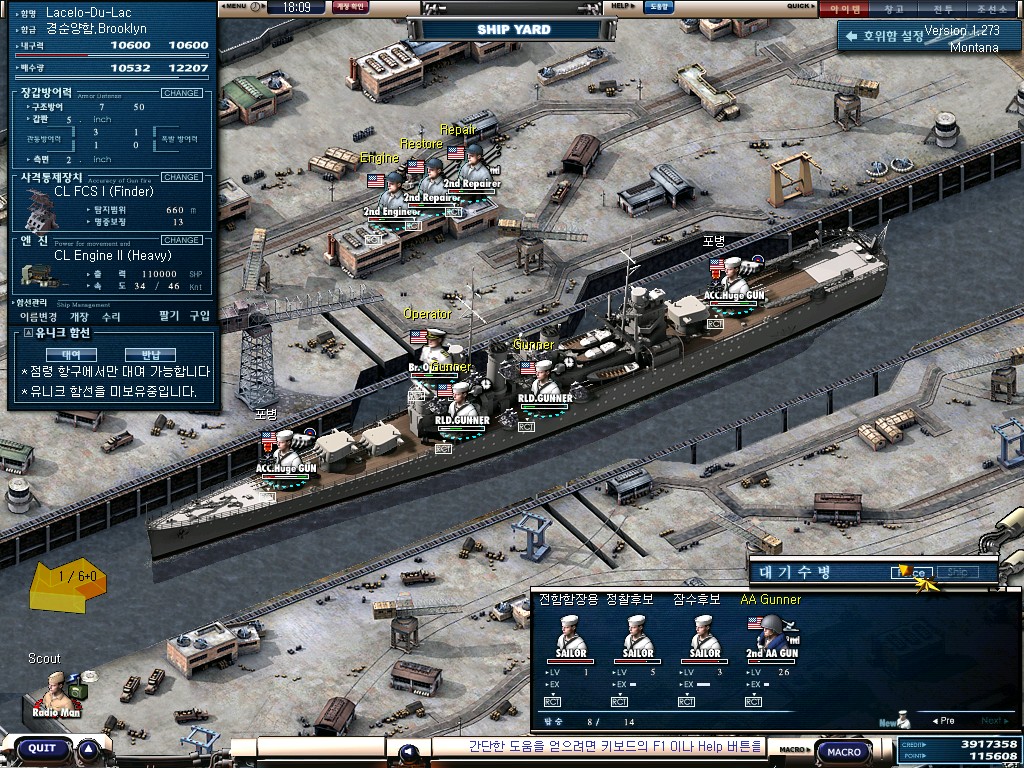Open the 개장 refit option
1024x768 pixels.
(x=79, y=316)
